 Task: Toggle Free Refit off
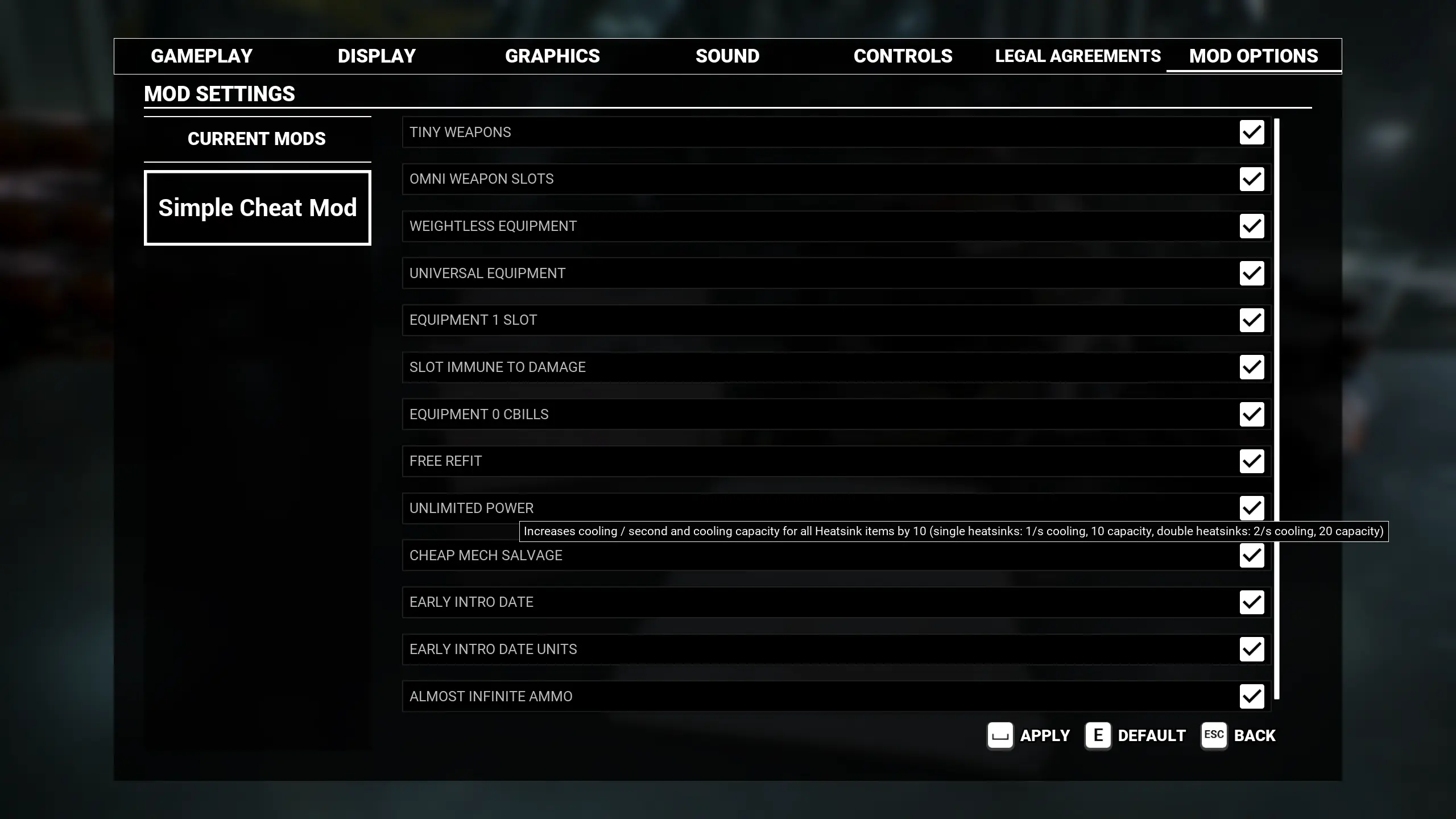pyautogui.click(x=1251, y=461)
